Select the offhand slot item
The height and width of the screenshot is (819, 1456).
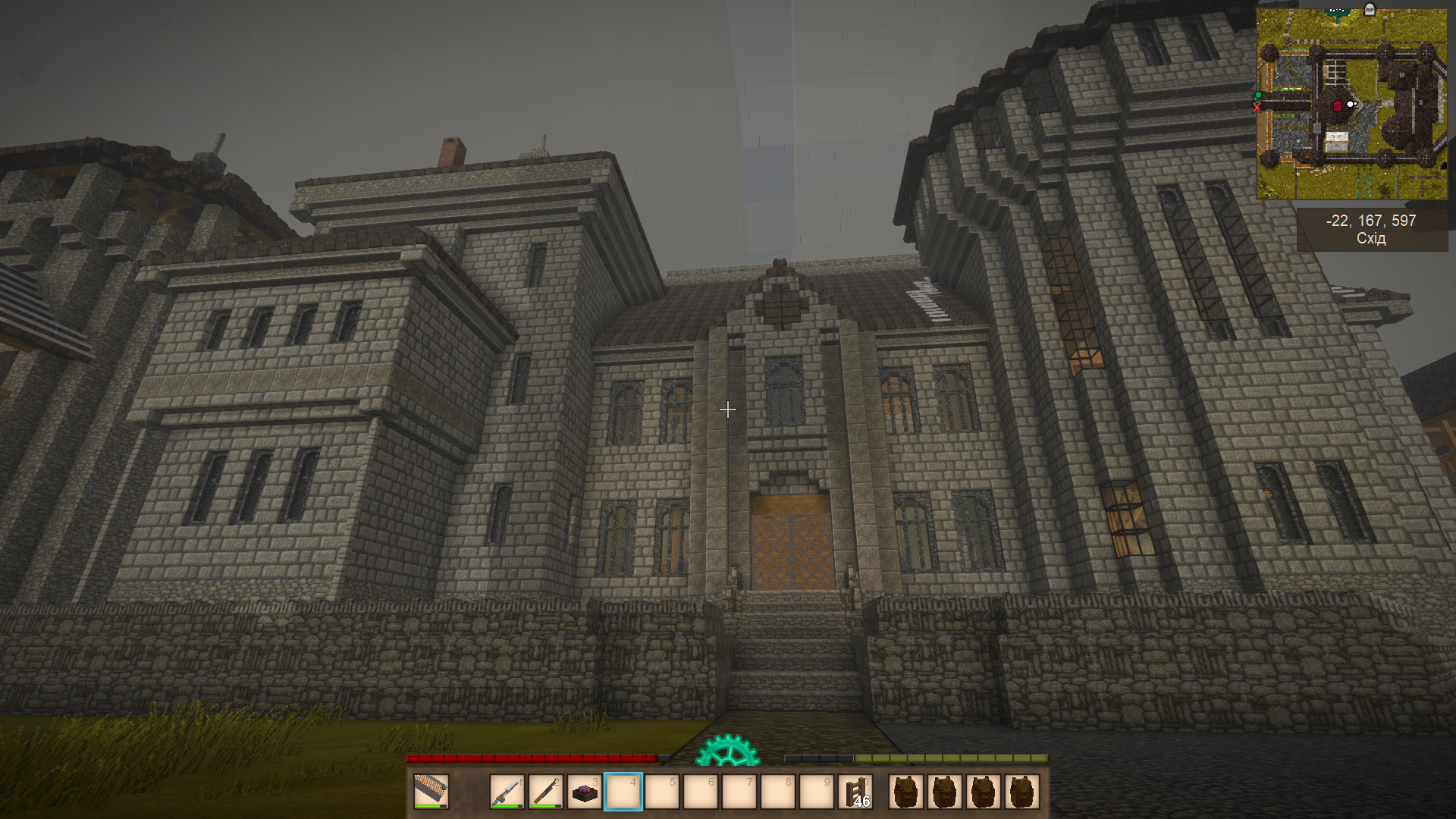tap(431, 792)
